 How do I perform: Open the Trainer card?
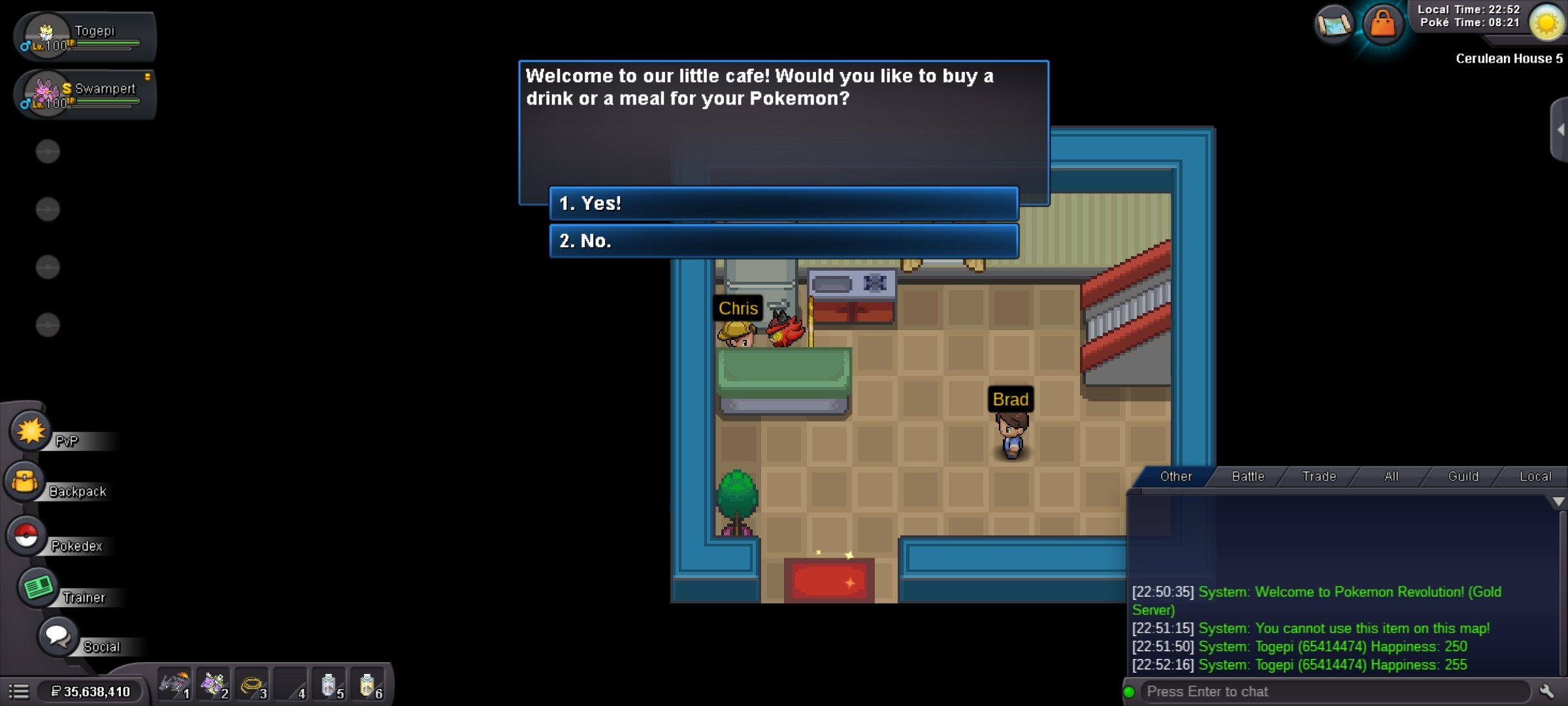[x=38, y=588]
